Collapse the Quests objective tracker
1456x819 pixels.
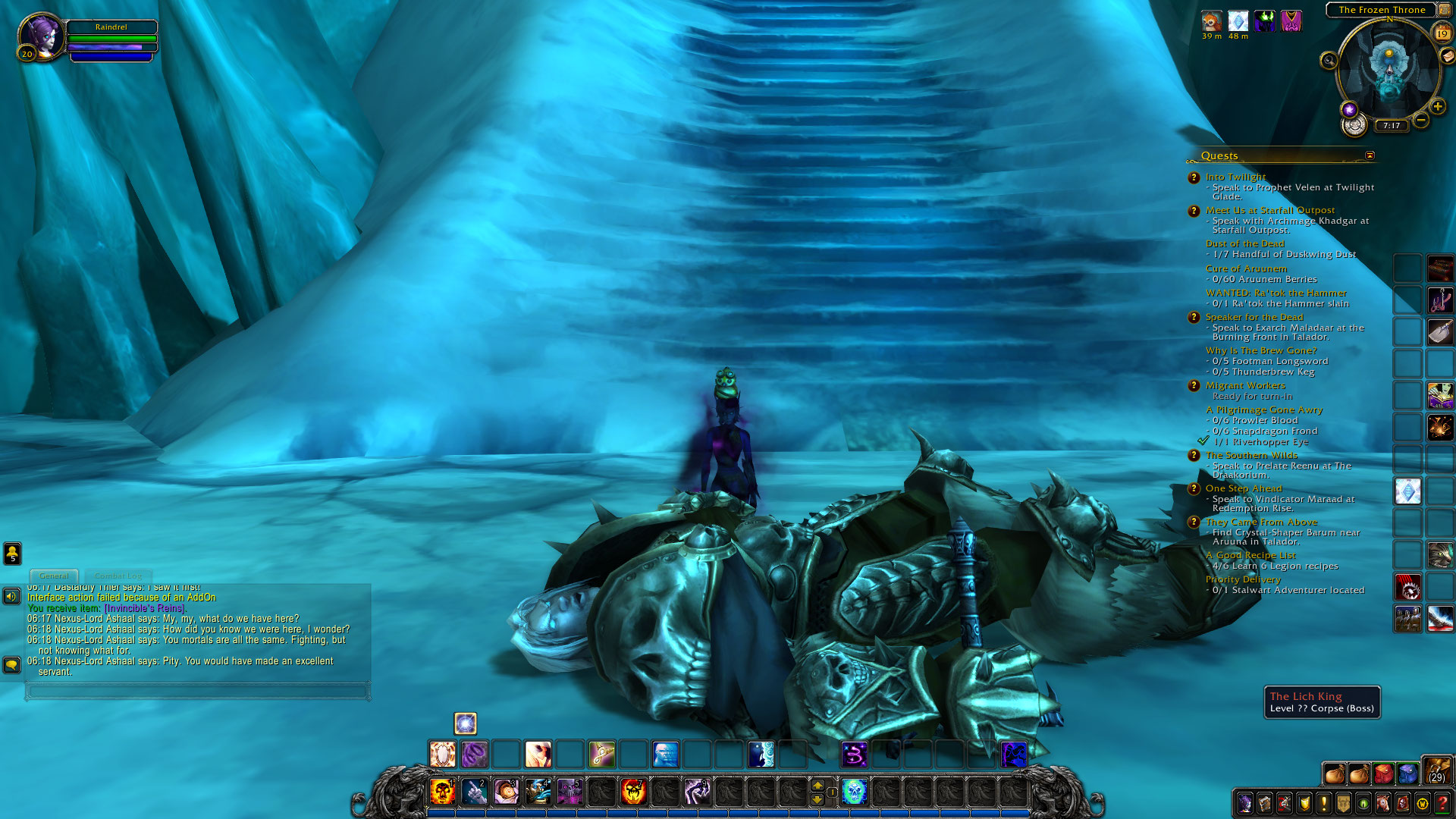pos(1370,155)
